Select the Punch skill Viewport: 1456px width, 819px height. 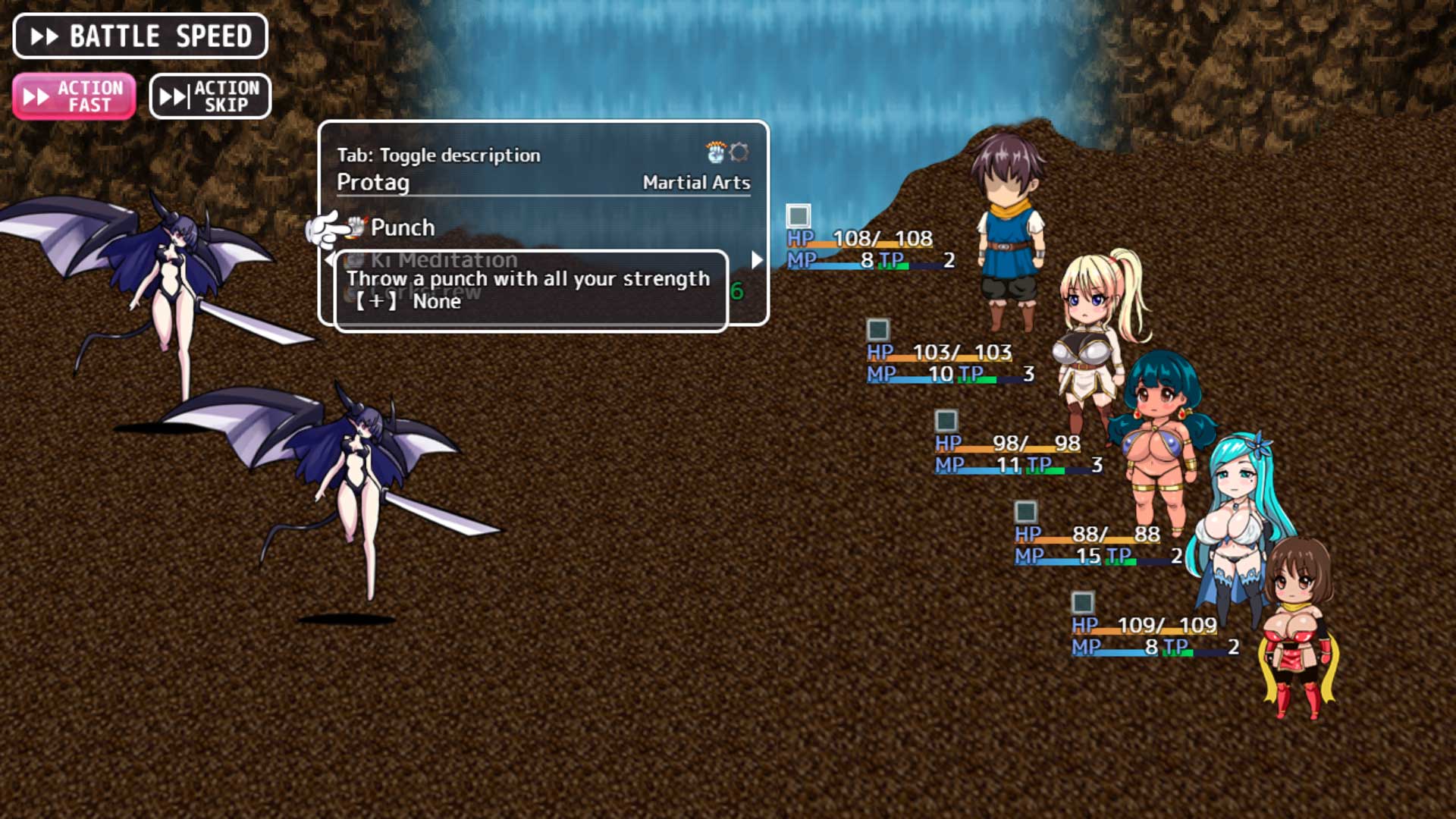coord(402,227)
